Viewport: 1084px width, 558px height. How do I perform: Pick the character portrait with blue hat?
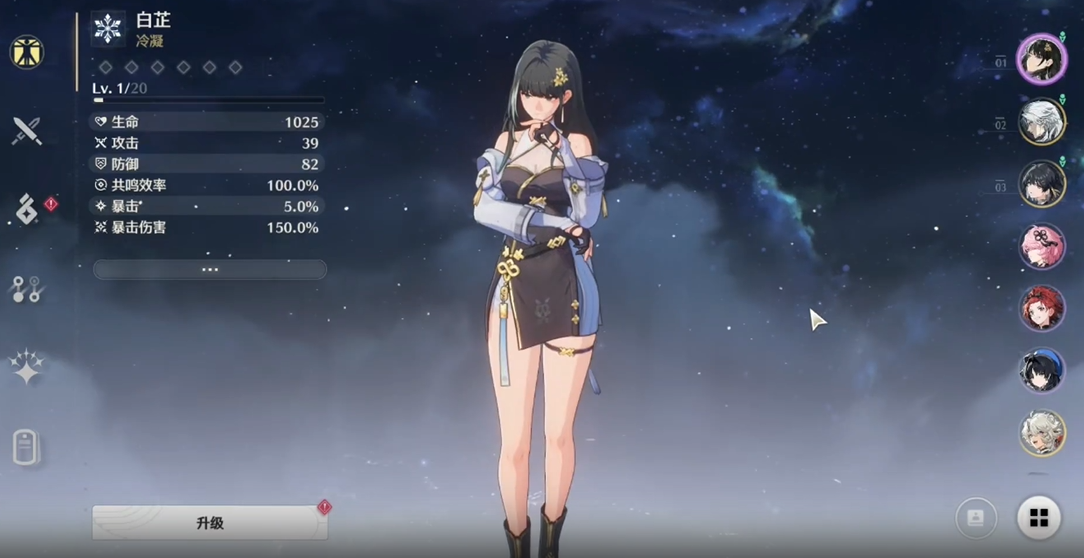click(1041, 370)
